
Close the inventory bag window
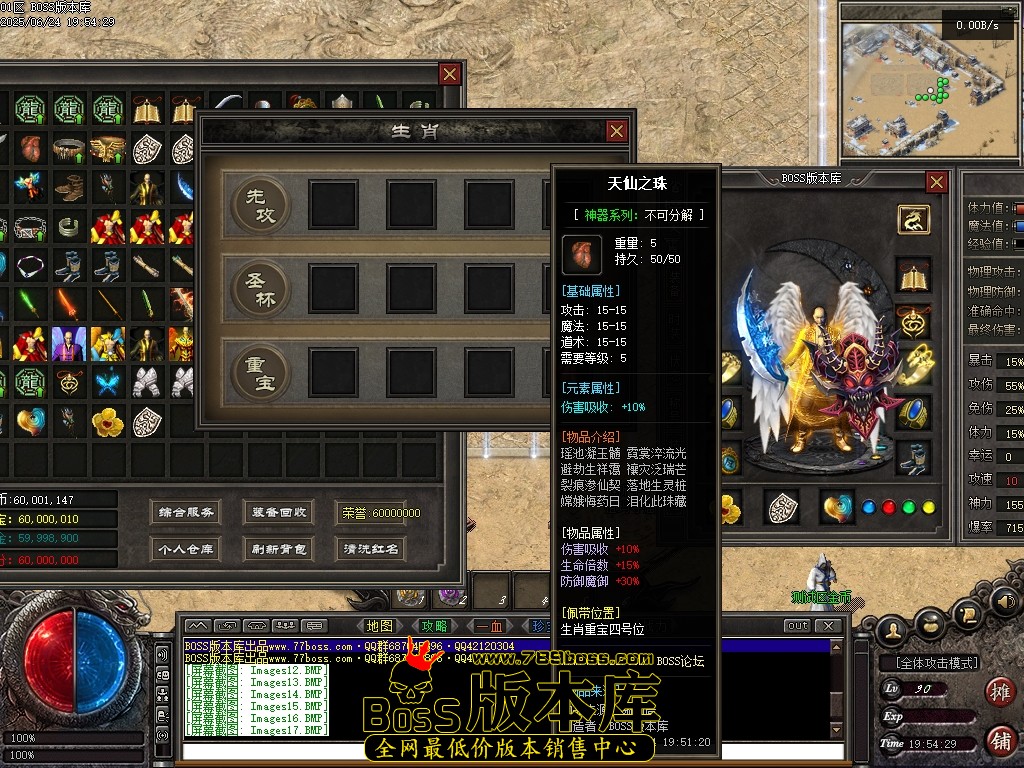450,74
